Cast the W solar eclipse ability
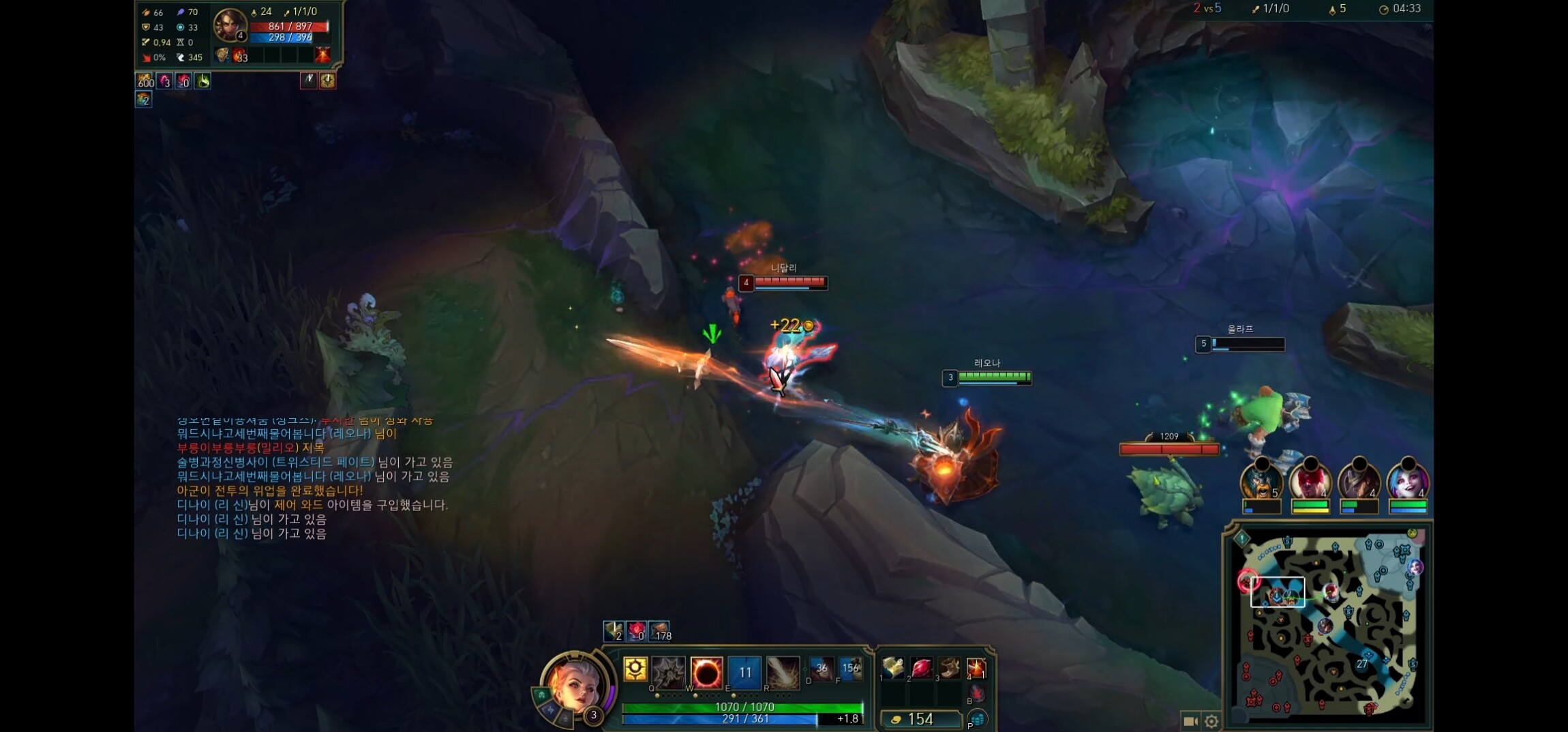 coord(706,673)
